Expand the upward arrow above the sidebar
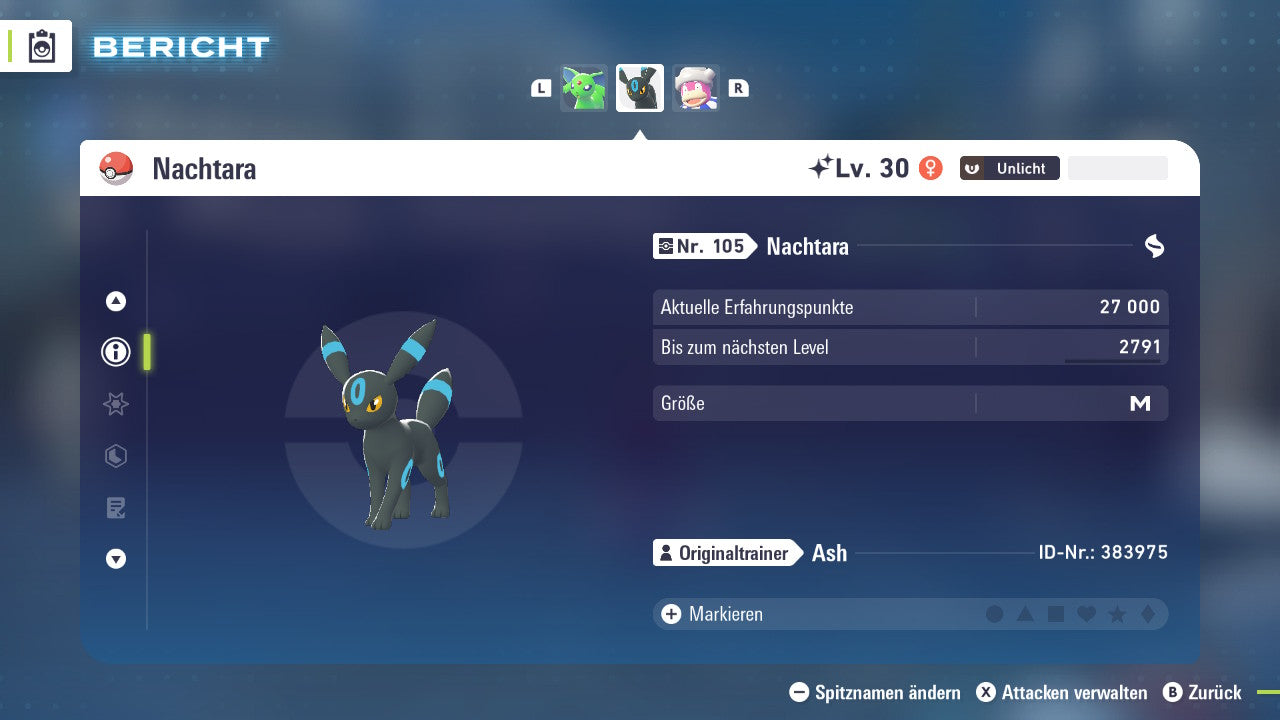The height and width of the screenshot is (720, 1280). pyautogui.click(x=115, y=301)
